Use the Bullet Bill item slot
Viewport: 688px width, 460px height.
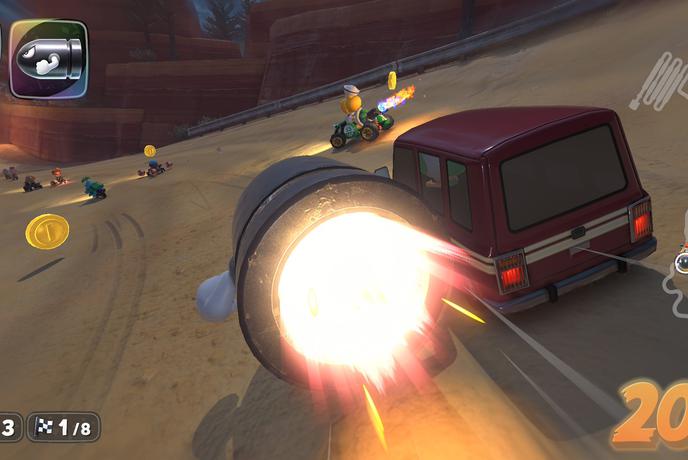49,59
